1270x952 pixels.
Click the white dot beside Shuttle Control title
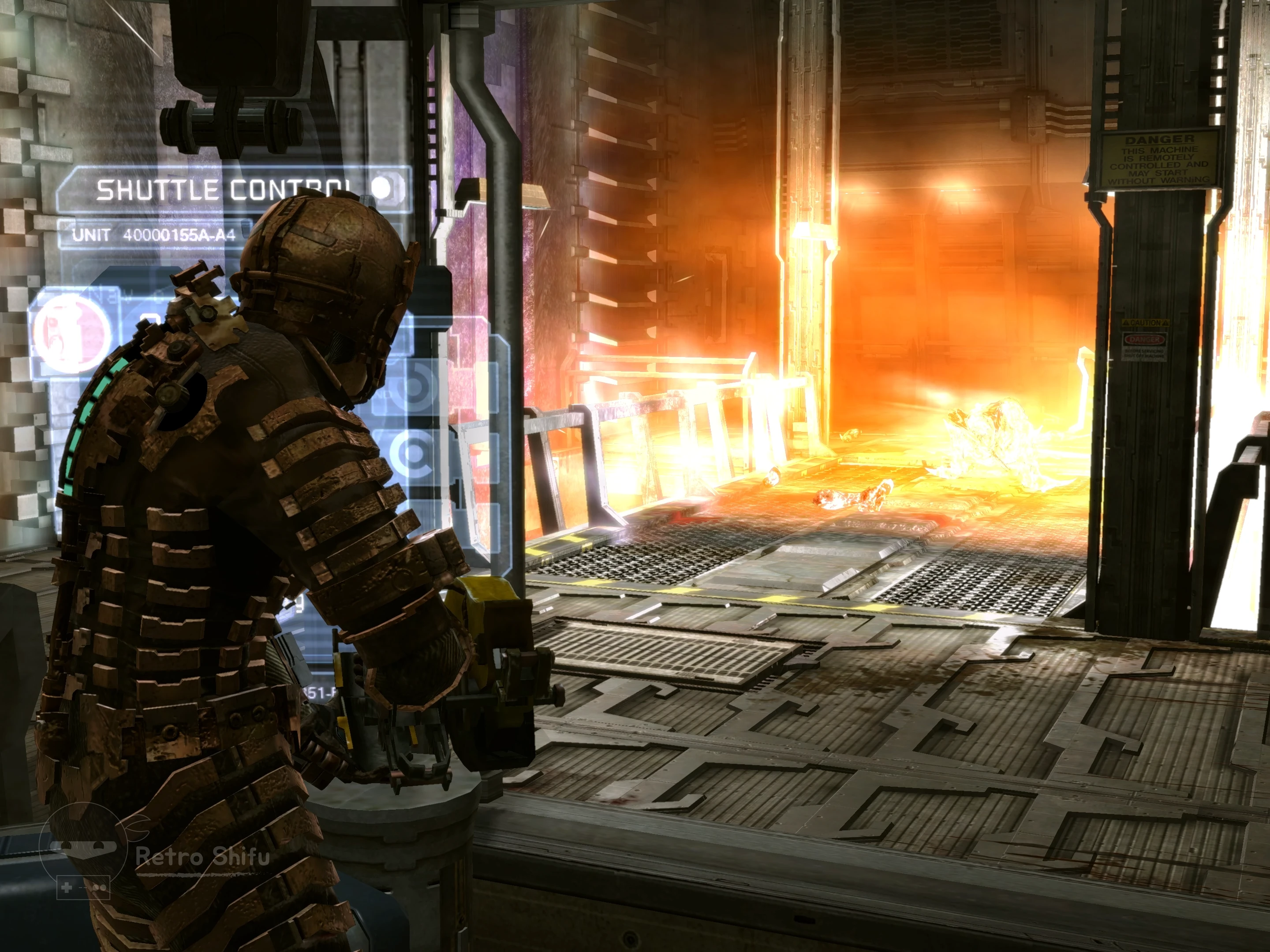click(x=382, y=187)
